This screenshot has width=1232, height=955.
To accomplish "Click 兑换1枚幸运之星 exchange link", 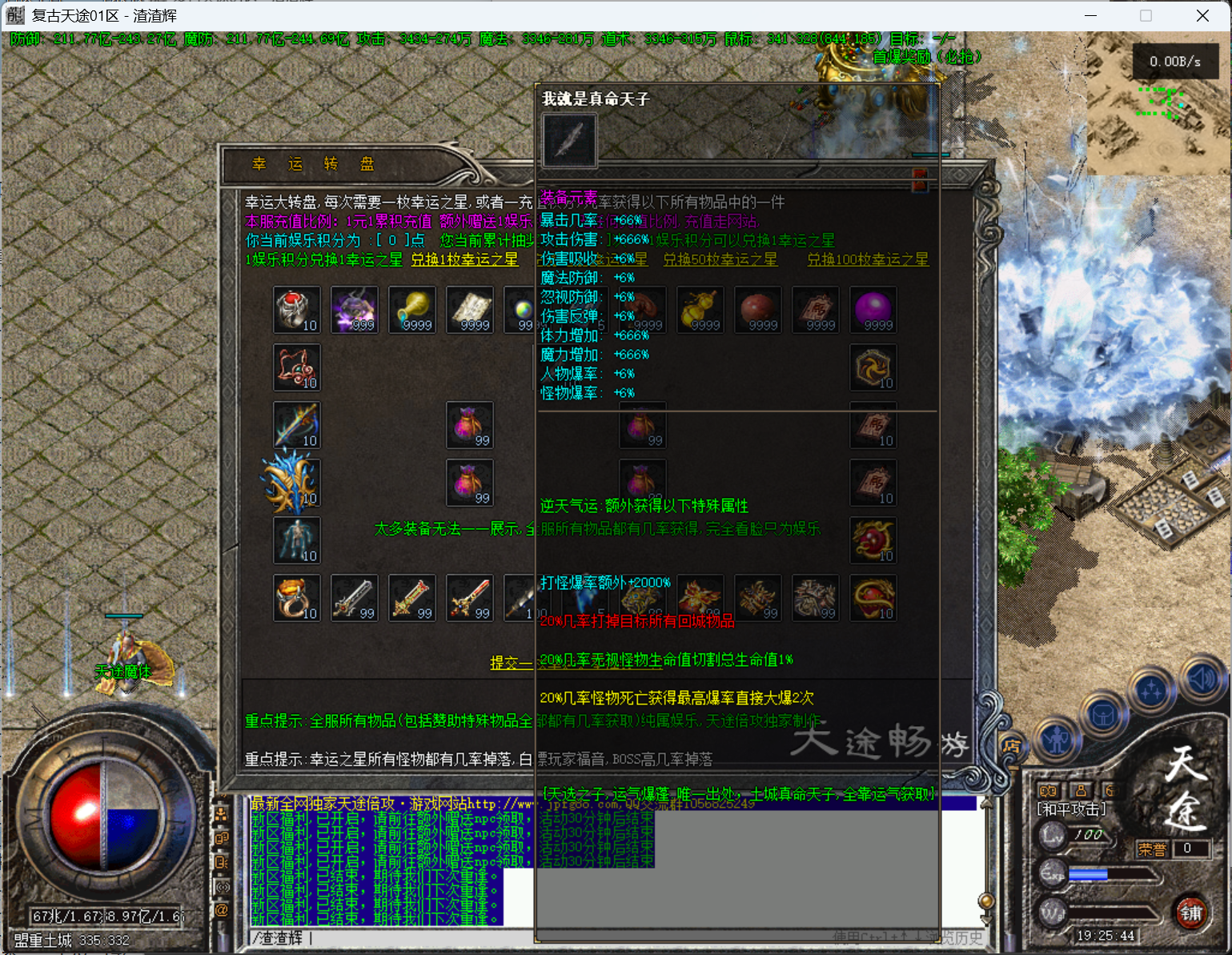I will coord(464,259).
